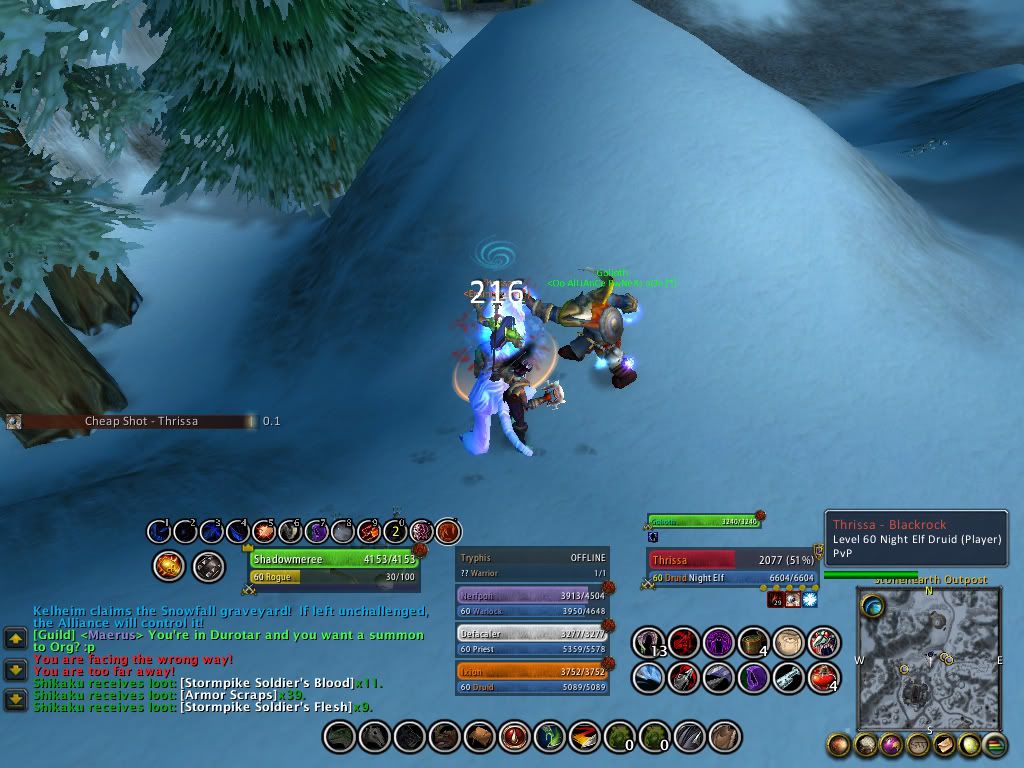Open the Stormpike Soldier's Blood loot link
The width and height of the screenshot is (1024, 768).
265,683
